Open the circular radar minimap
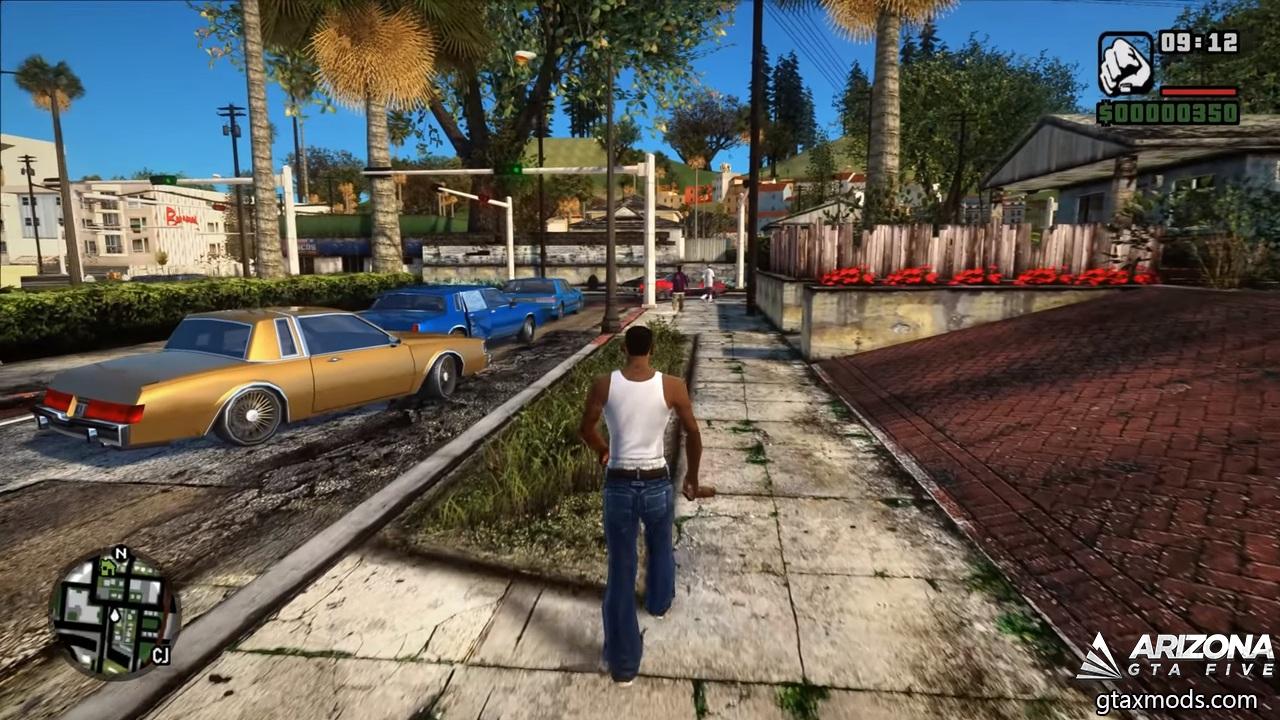 (115, 613)
